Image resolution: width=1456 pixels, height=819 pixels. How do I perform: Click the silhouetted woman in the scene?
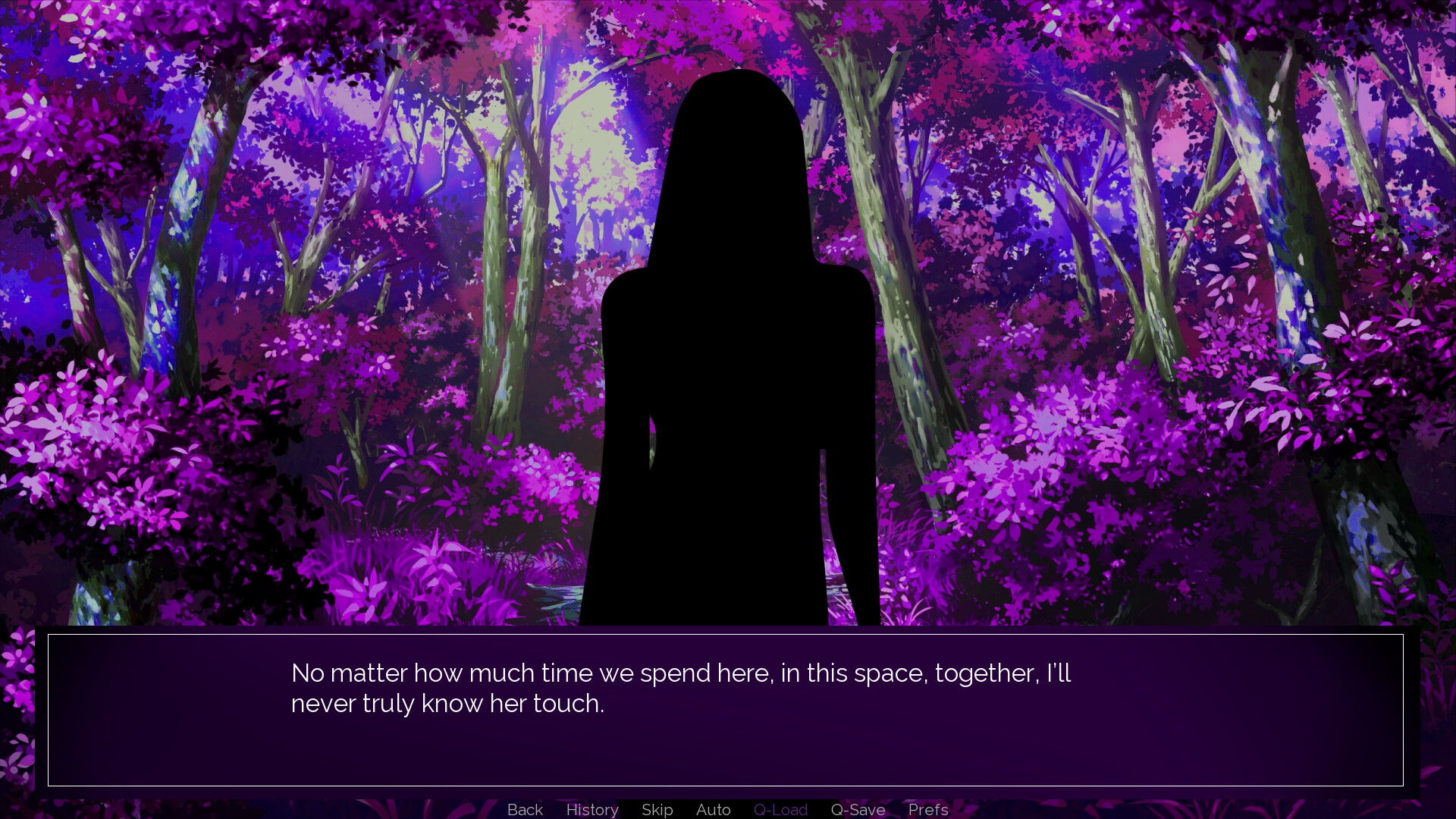732,341
